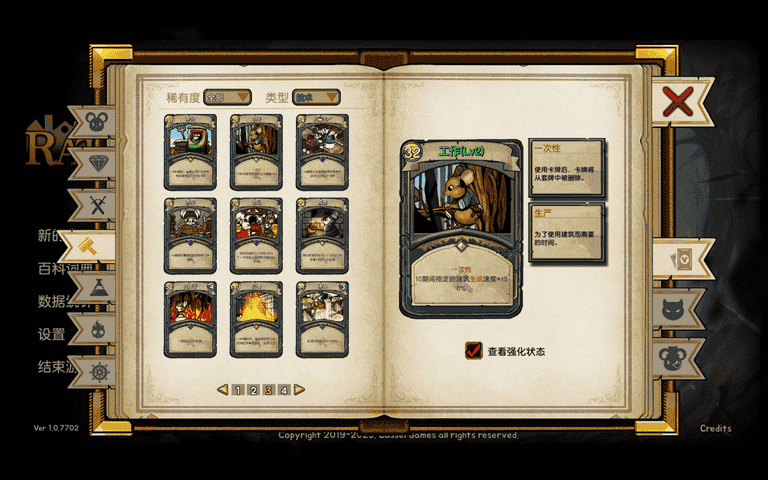Open the 稀有度 rarity dropdown
This screenshot has height=480, width=768.
227,97
